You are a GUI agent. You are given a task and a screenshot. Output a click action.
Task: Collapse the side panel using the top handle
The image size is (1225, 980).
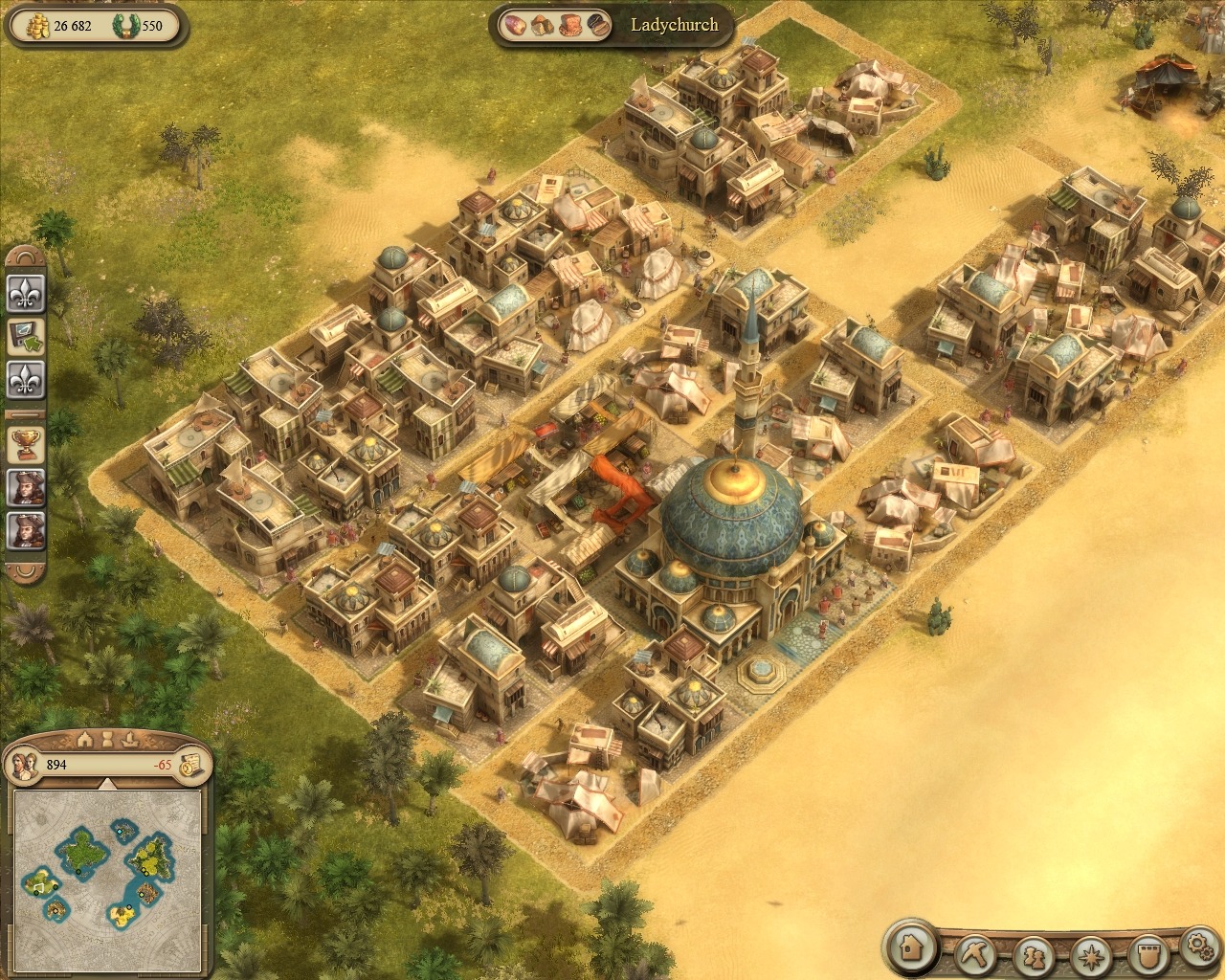coord(26,256)
